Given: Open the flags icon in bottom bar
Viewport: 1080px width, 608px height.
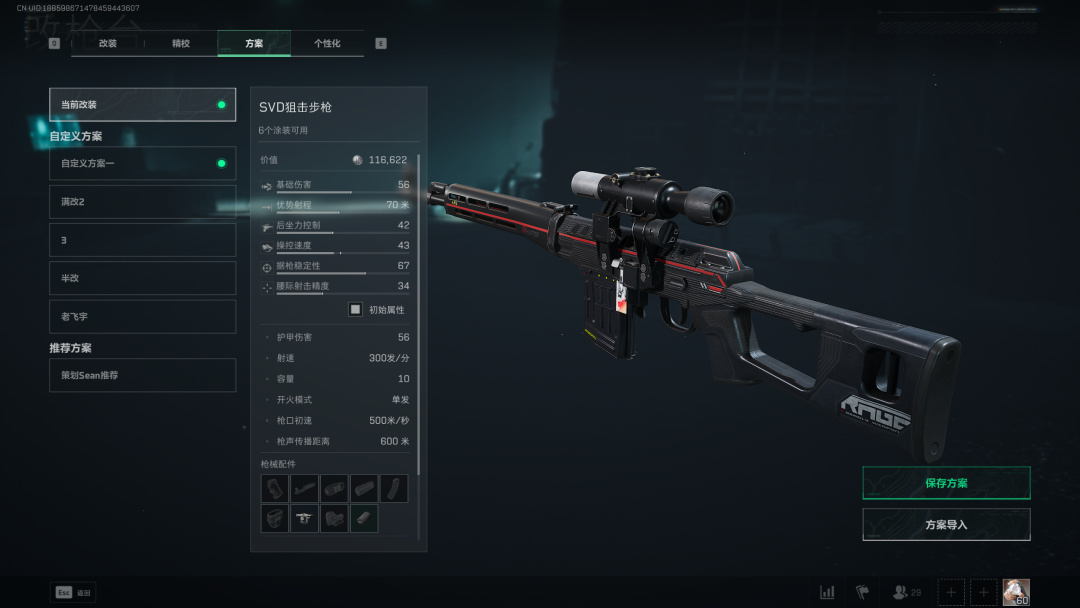Looking at the screenshot, I should tap(862, 592).
